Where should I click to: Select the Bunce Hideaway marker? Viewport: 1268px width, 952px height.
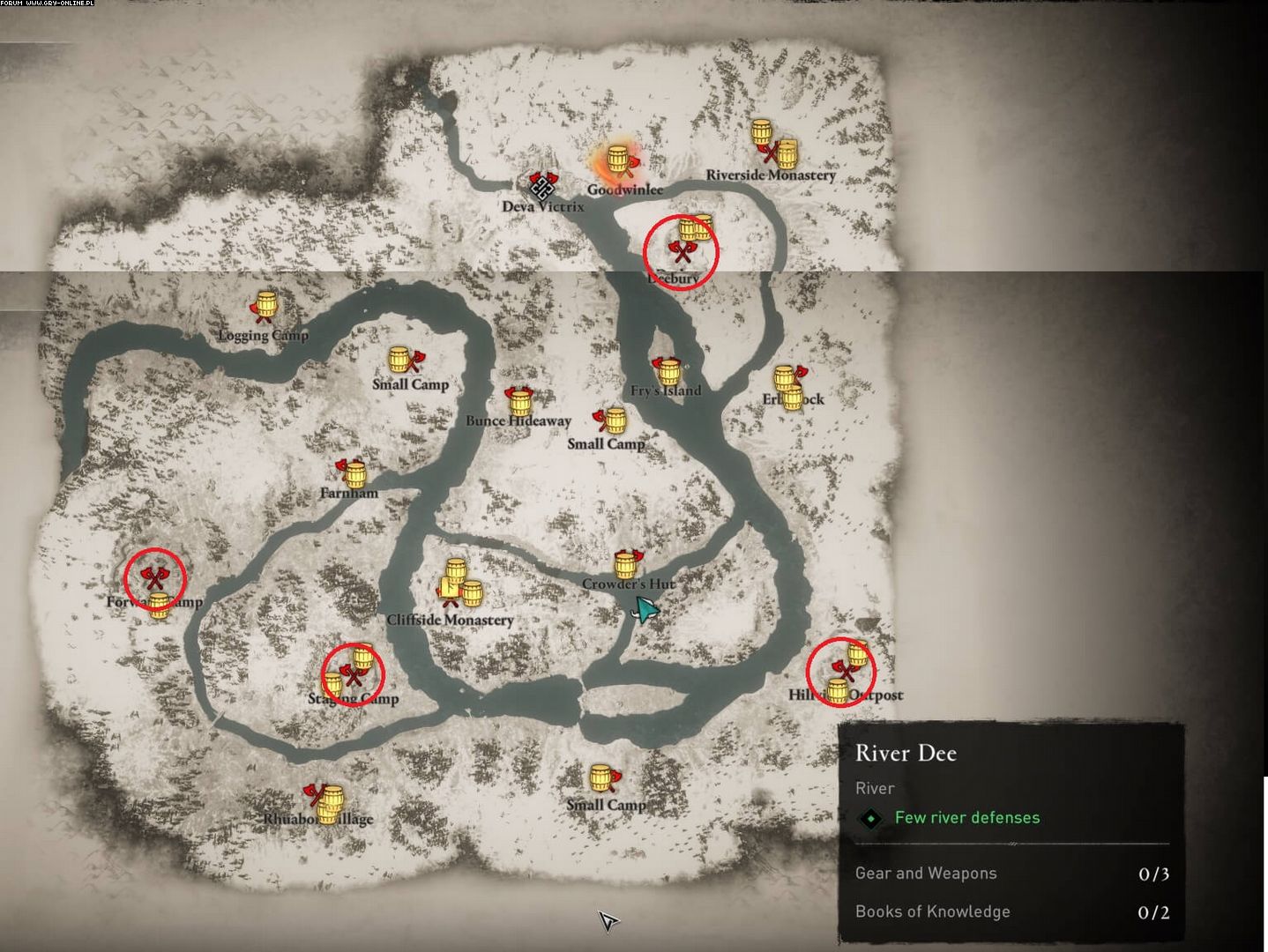click(x=518, y=399)
